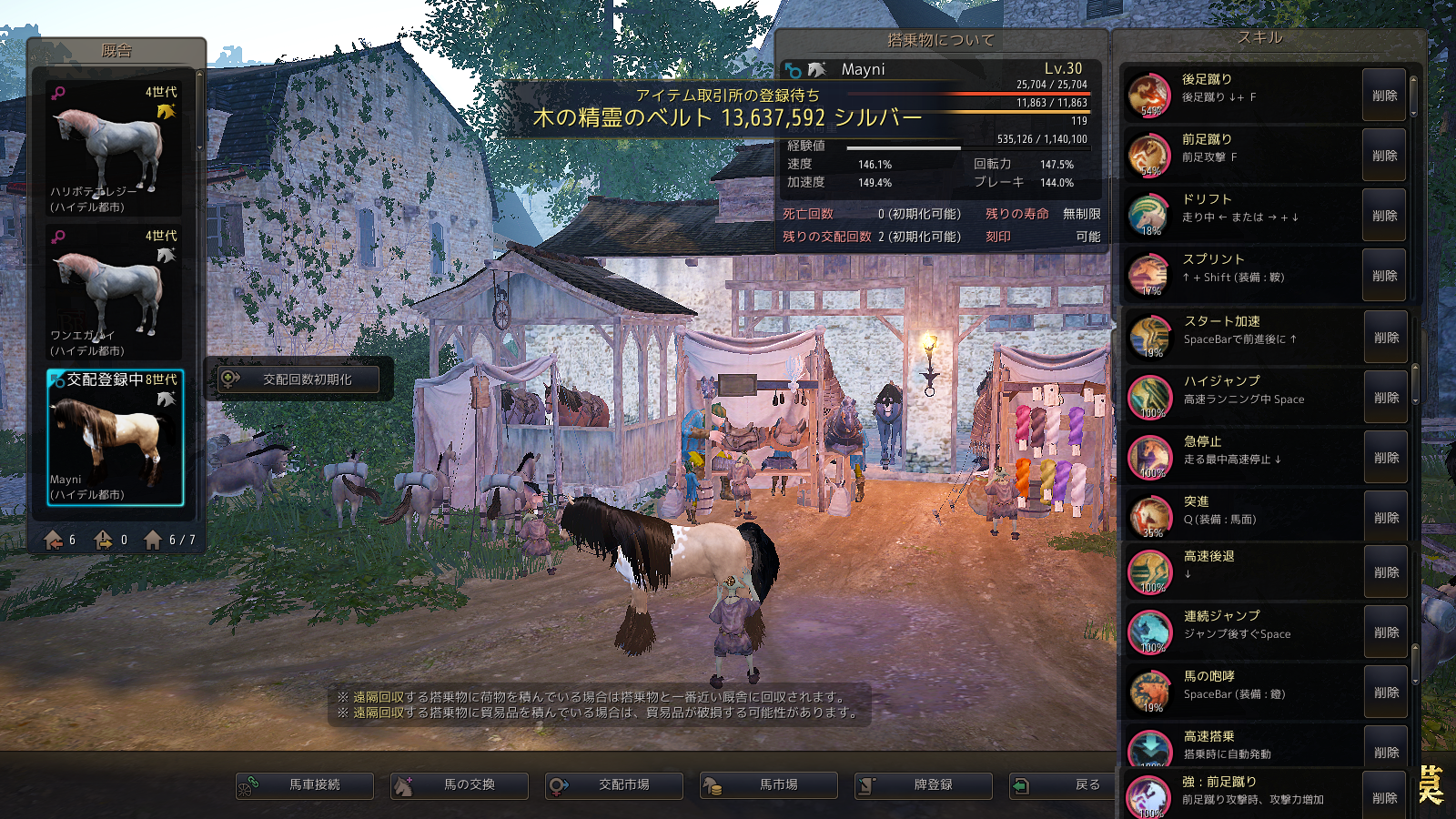Select the horse Mayni in stable list
This screenshot has width=1456, height=819.
coord(115,437)
